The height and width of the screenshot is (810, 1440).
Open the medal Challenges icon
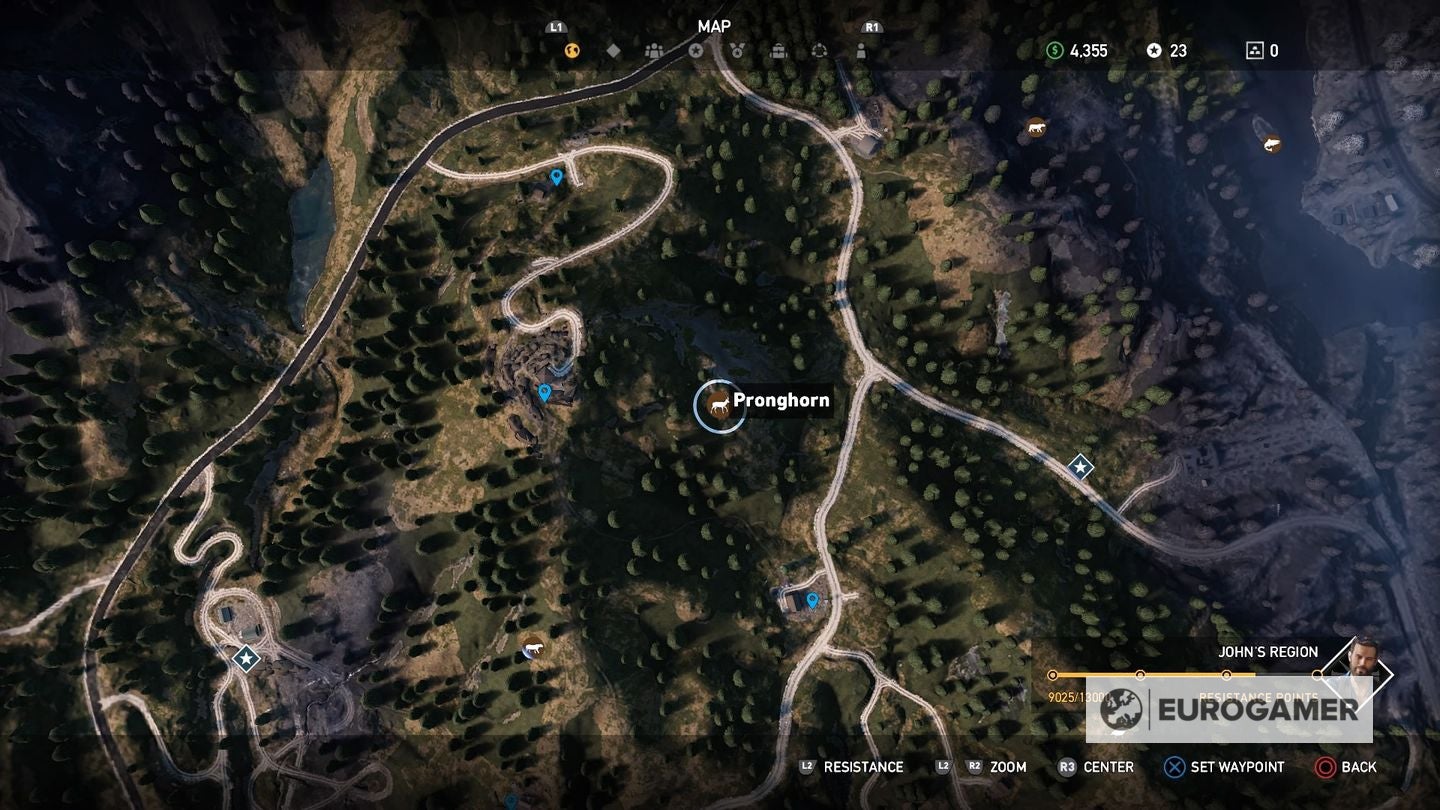tap(738, 50)
